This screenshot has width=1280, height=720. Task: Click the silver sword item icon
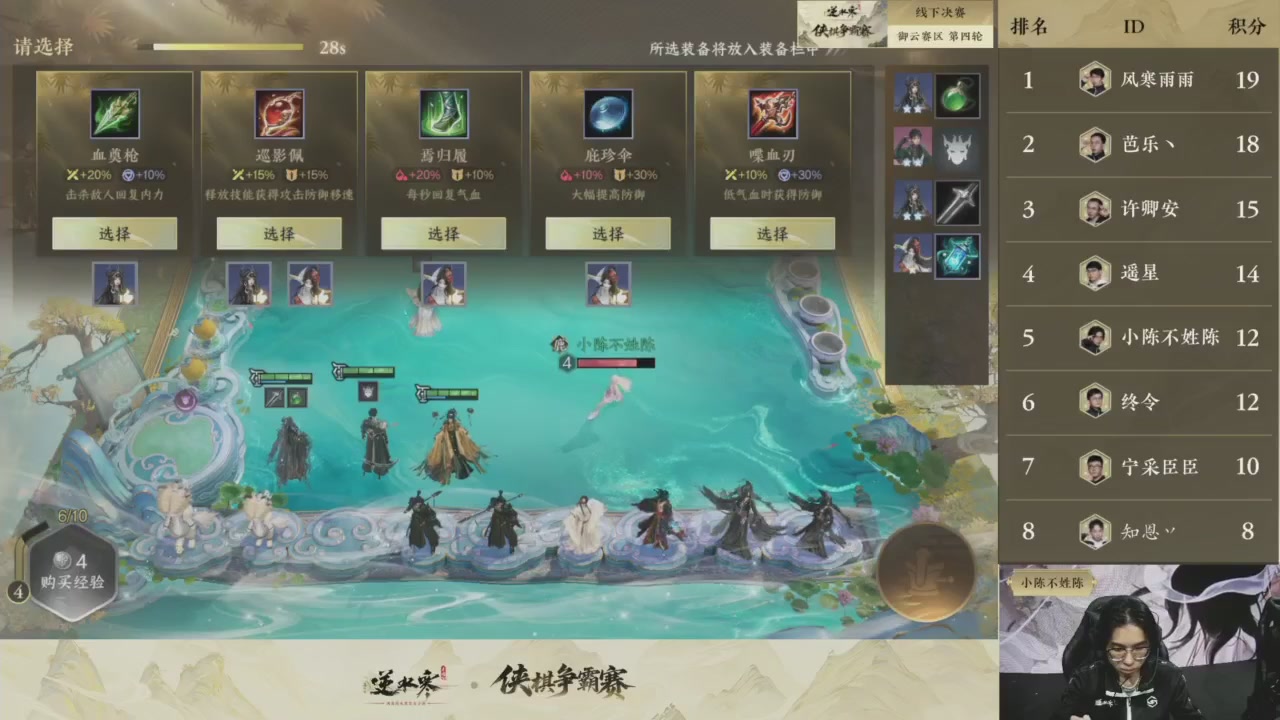[x=957, y=201]
